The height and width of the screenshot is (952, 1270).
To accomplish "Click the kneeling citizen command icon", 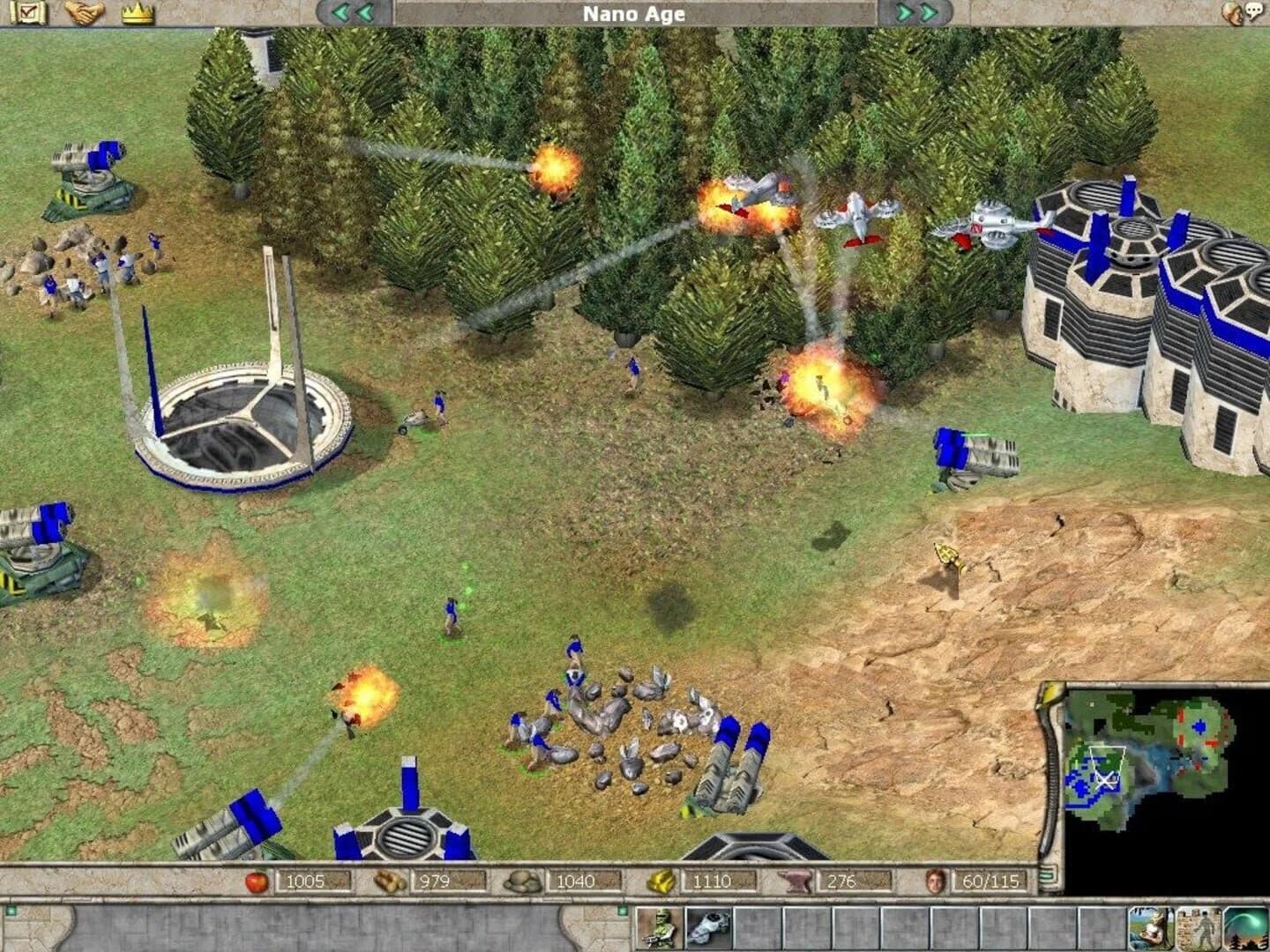I will click(1151, 930).
